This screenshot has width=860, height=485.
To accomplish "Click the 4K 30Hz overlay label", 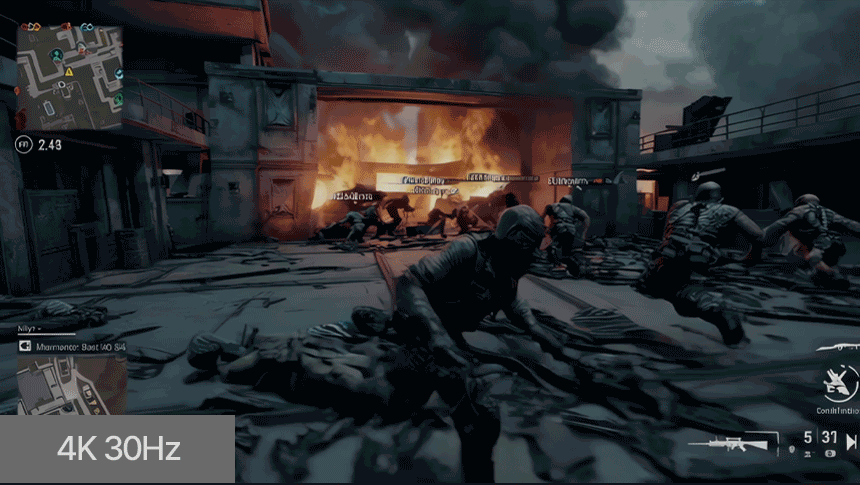I will (x=118, y=448).
